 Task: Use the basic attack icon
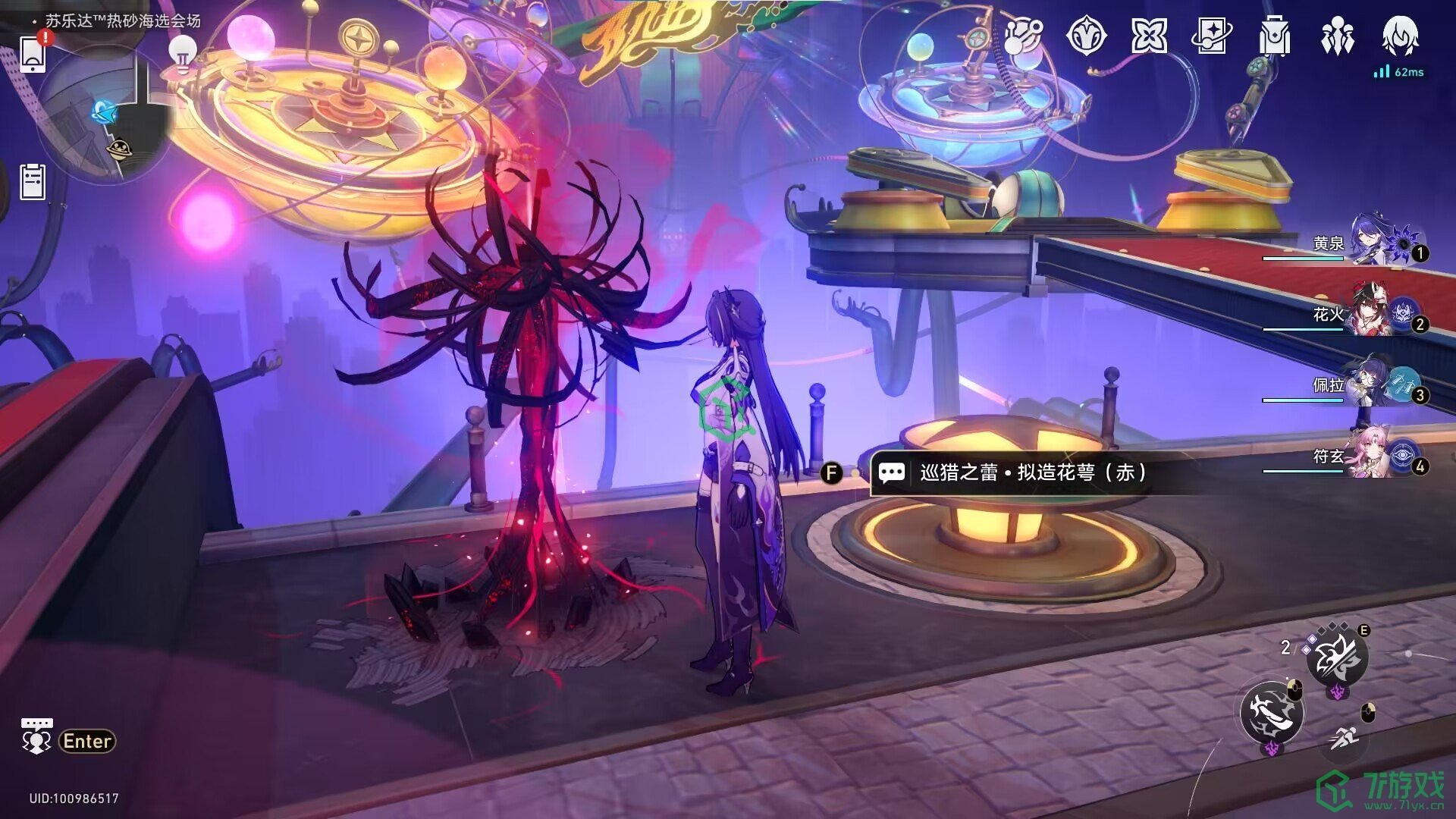click(x=1272, y=713)
